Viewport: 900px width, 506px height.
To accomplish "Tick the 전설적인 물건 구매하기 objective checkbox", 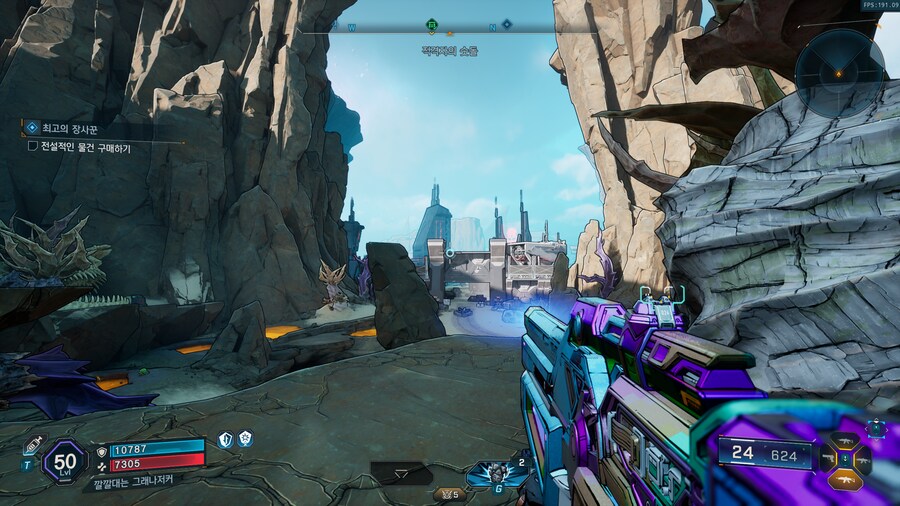I will pos(33,147).
